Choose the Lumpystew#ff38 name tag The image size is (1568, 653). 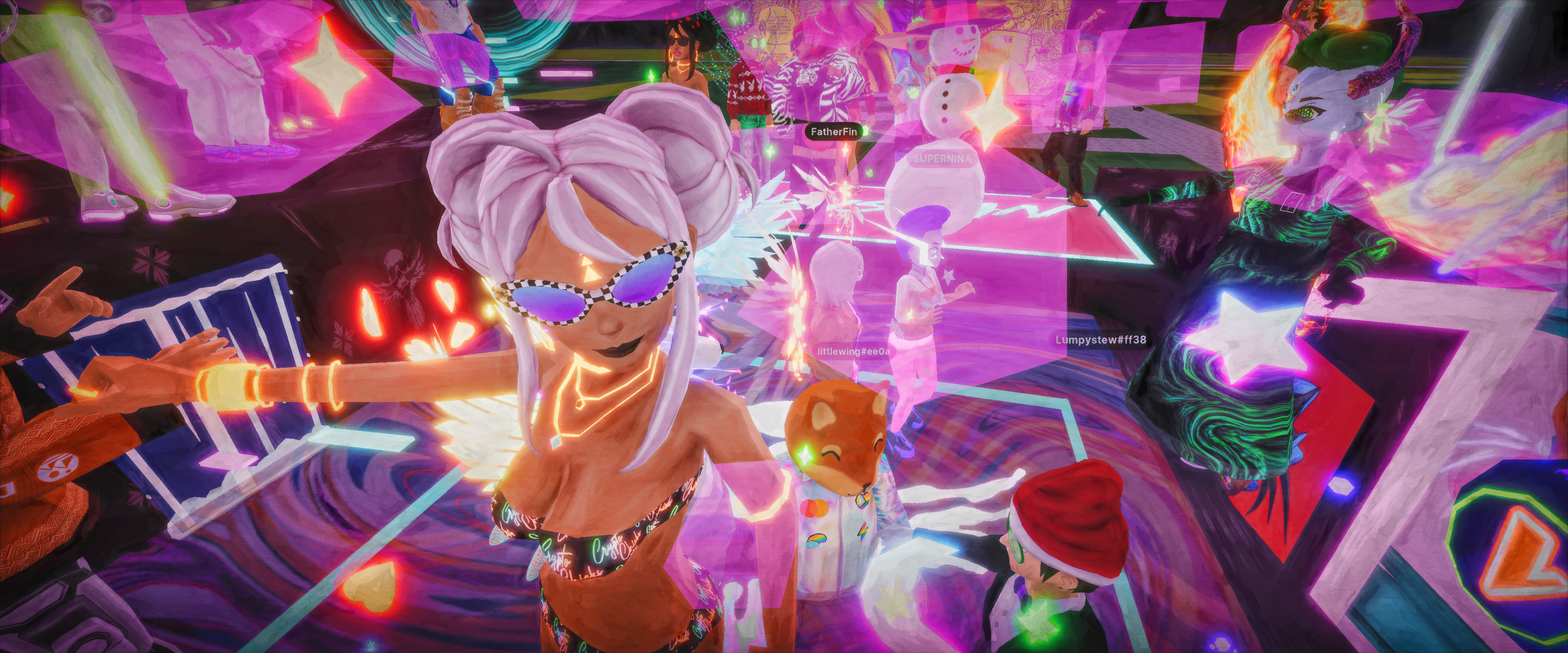(1100, 340)
